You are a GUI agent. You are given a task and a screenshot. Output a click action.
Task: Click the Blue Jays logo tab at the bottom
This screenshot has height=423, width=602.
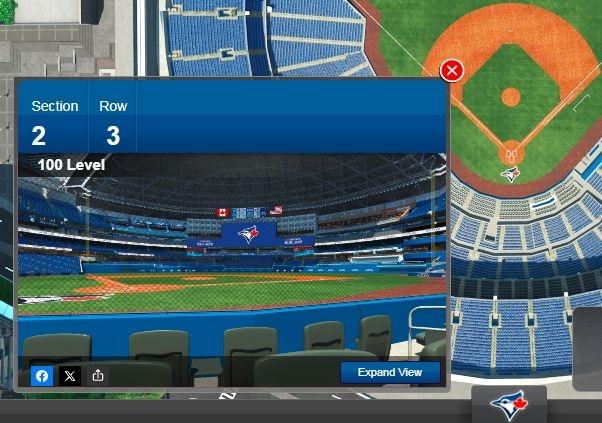coord(509,404)
